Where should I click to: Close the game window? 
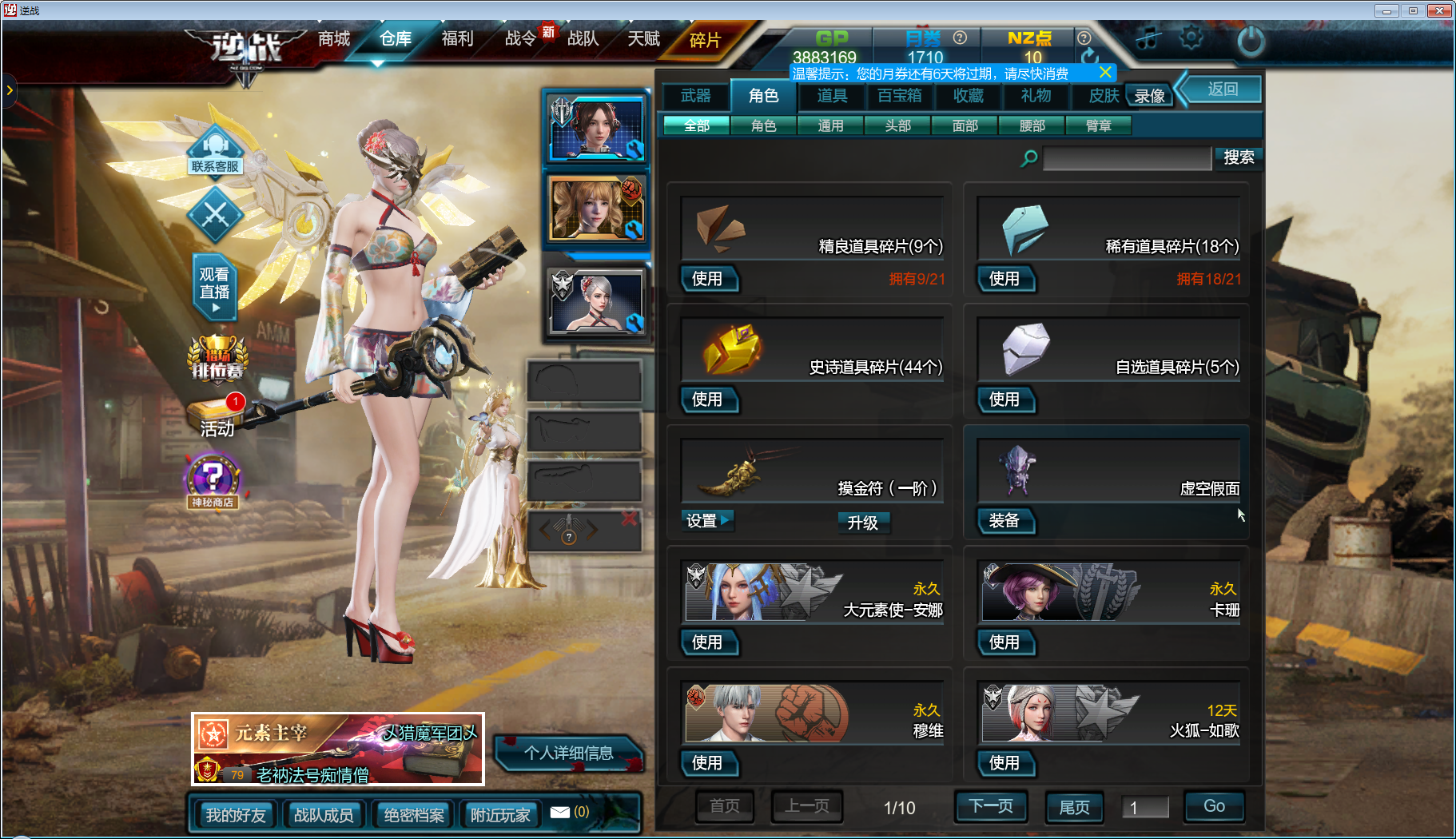(1440, 10)
